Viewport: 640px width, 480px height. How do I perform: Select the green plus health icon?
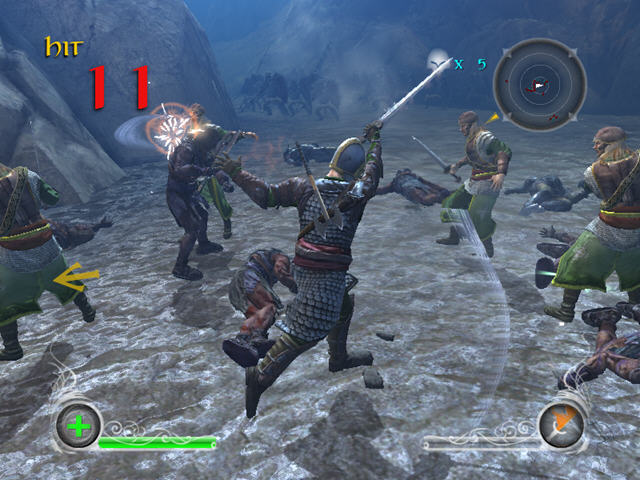pos(79,427)
